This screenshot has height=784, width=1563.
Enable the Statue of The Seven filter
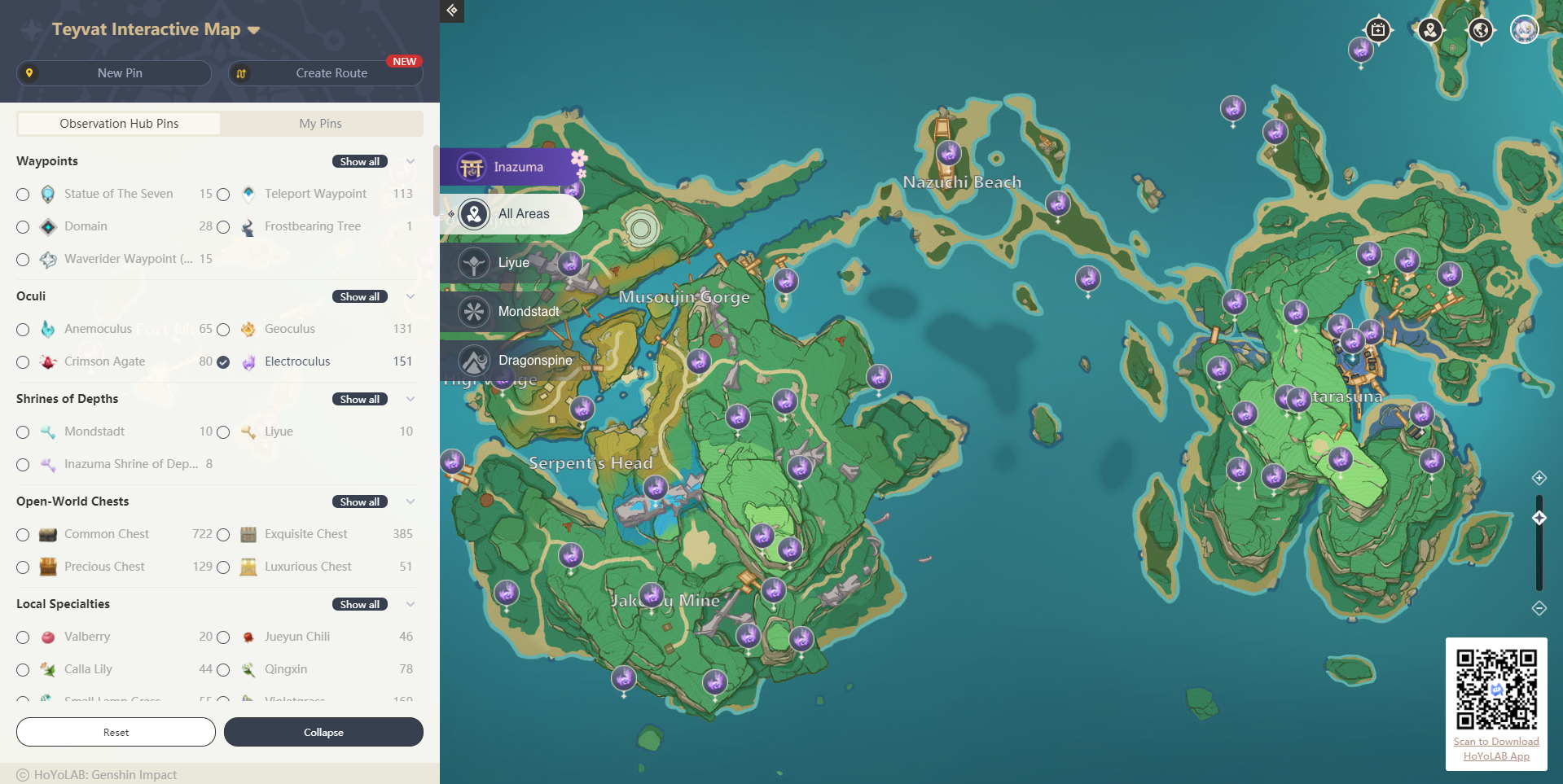23,195
